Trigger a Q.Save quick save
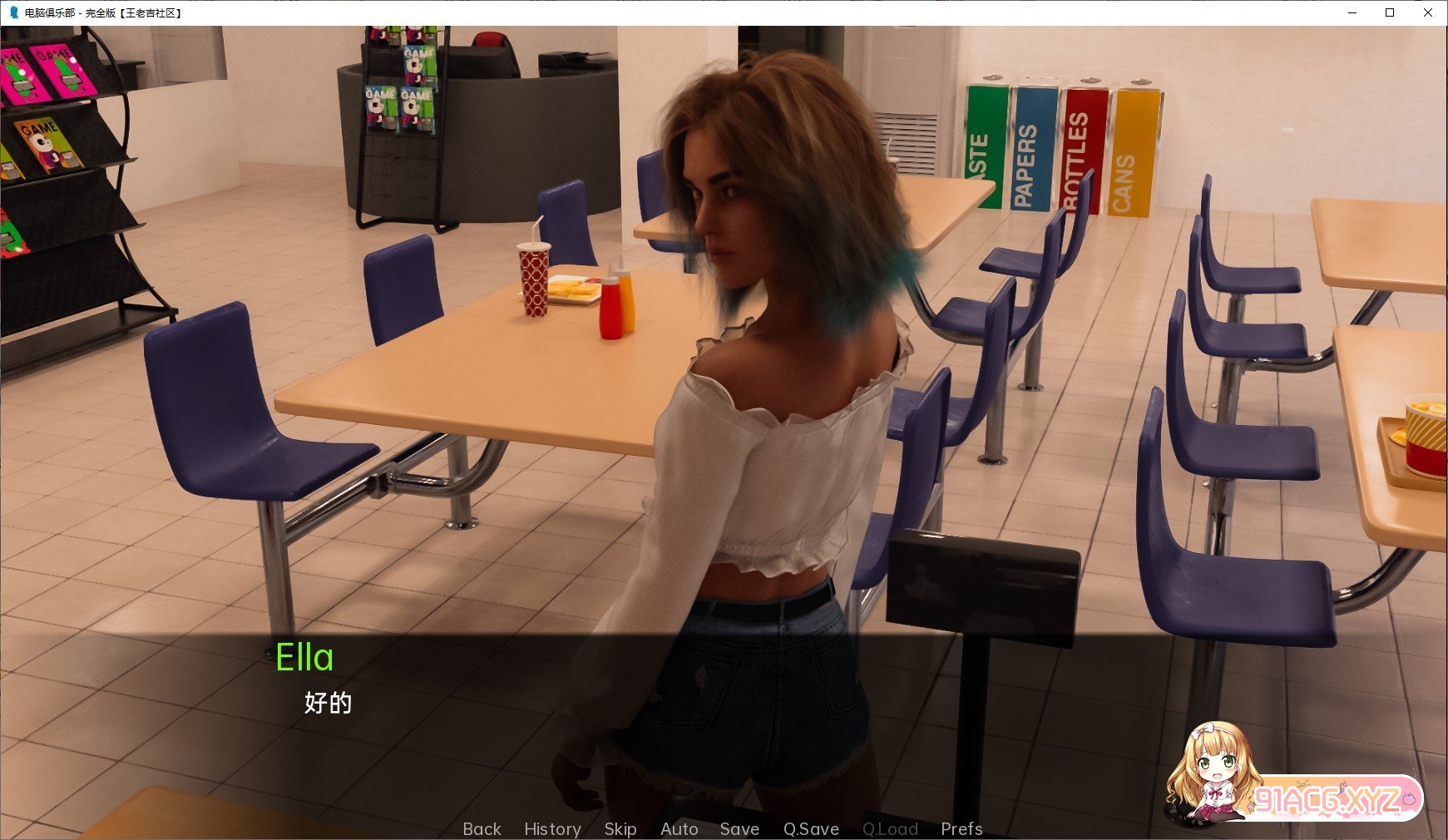This screenshot has height=840, width=1448. click(x=811, y=828)
